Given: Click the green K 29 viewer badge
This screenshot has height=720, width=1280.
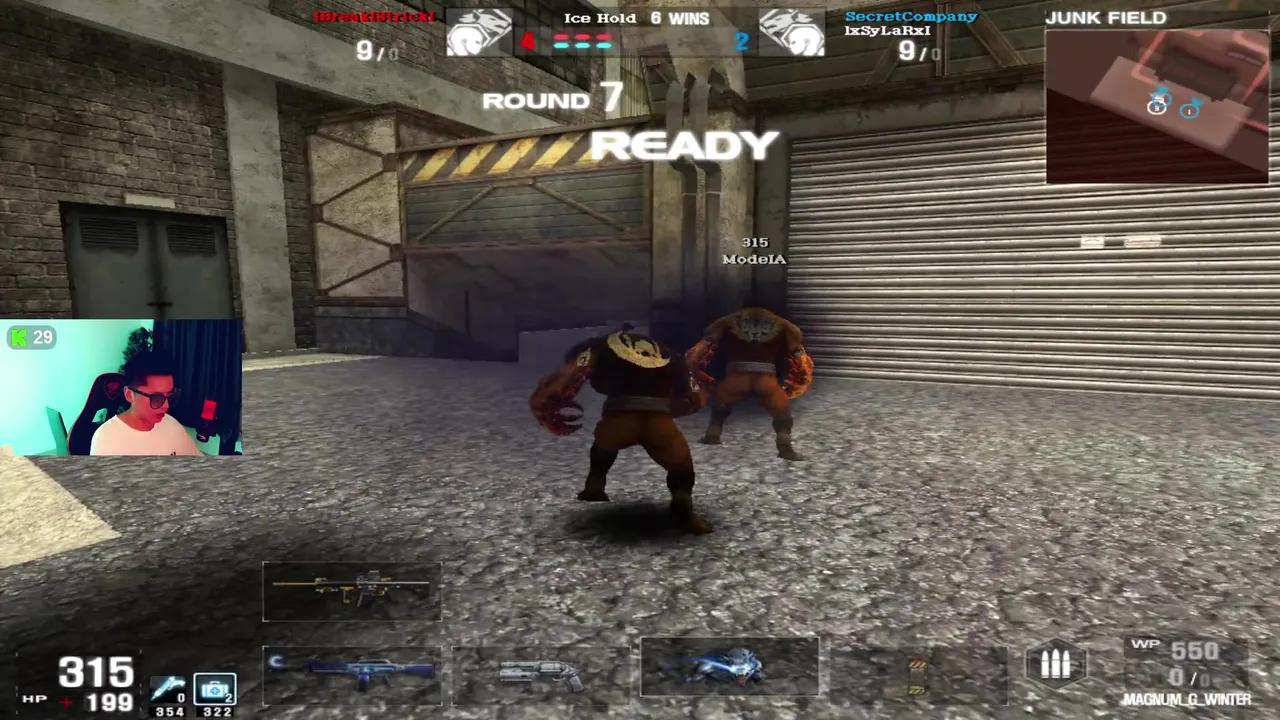Looking at the screenshot, I should tap(30, 337).
